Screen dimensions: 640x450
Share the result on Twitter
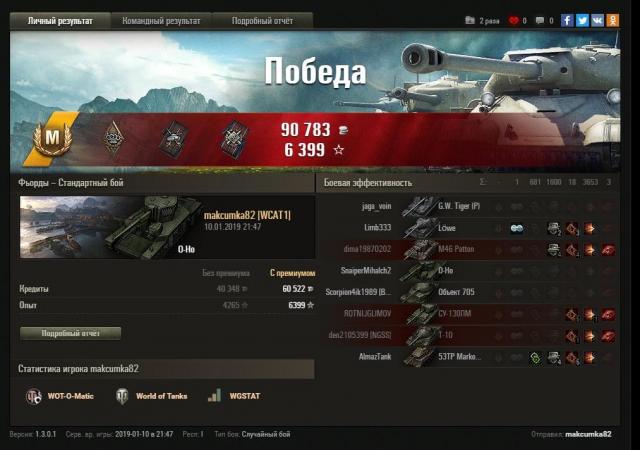[x=582, y=20]
